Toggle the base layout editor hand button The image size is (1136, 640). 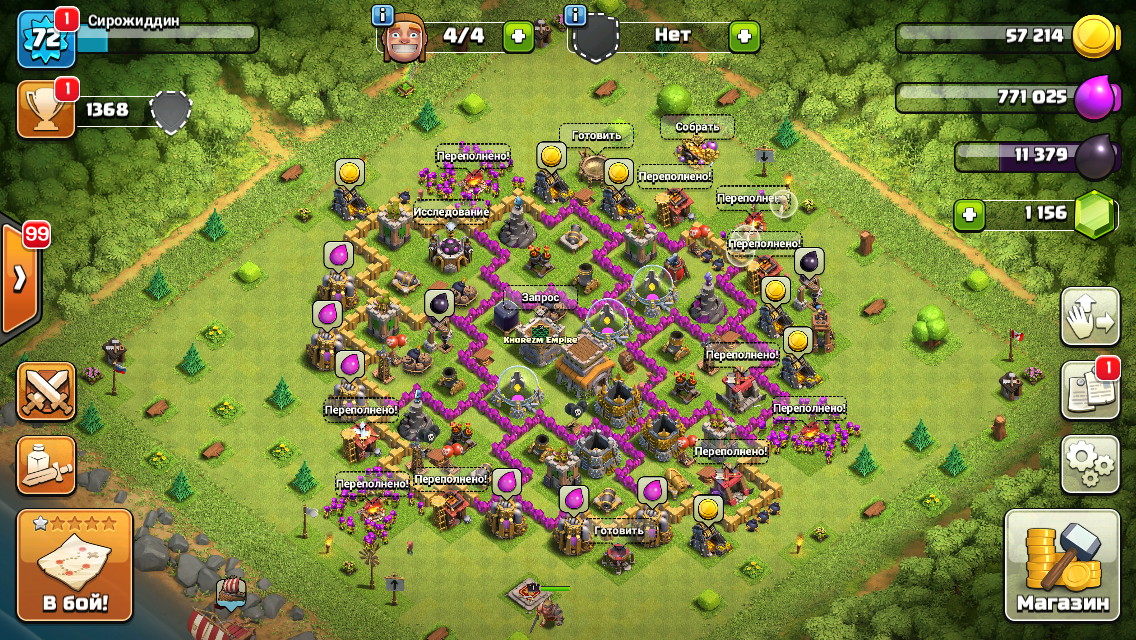[x=1090, y=317]
